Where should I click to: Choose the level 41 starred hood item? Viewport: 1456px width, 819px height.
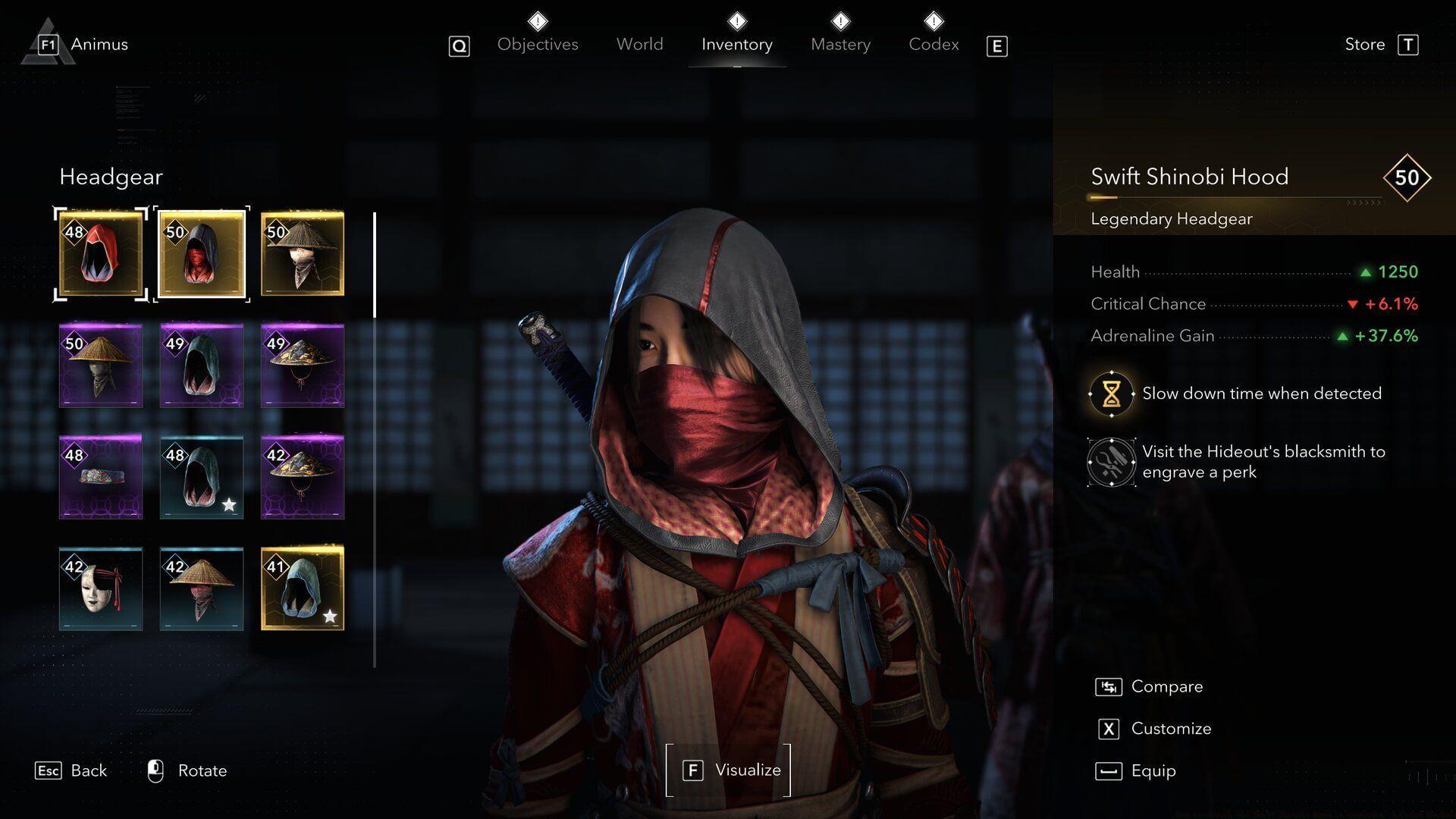303,588
